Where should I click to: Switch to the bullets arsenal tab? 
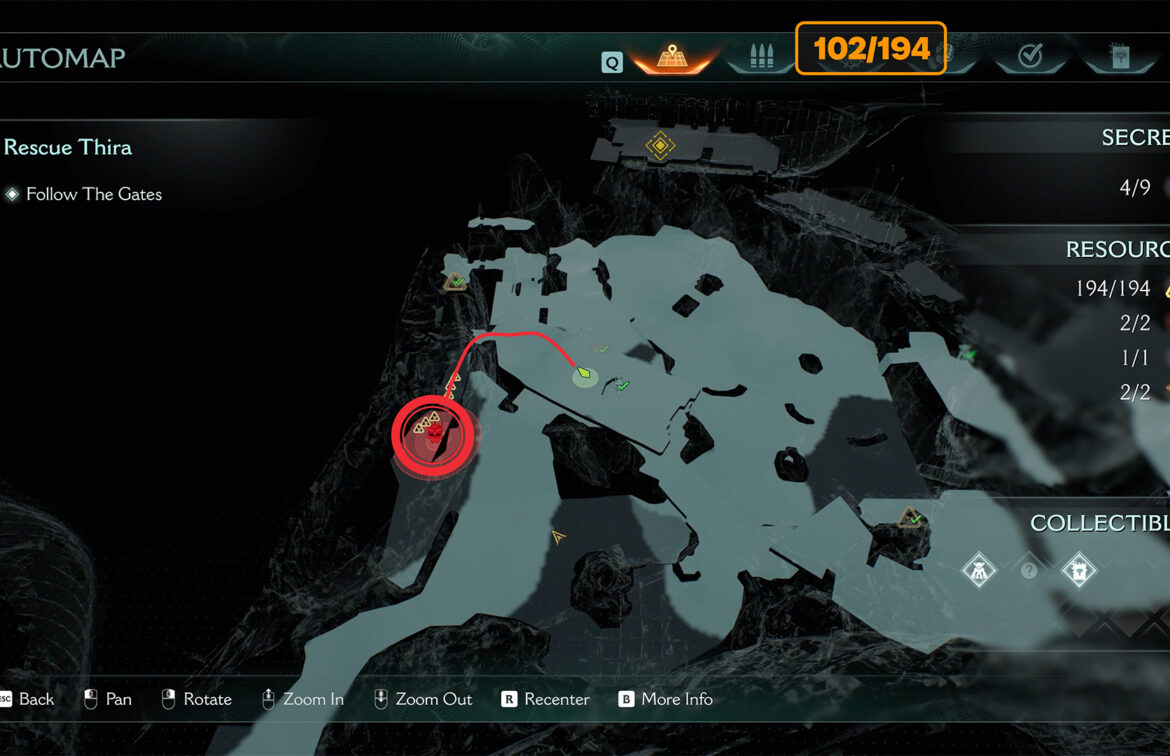(x=760, y=57)
